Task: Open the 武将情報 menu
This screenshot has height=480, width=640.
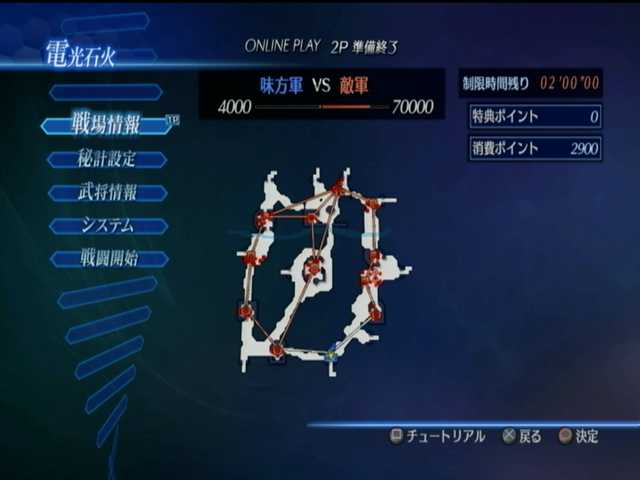Action: coord(106,192)
